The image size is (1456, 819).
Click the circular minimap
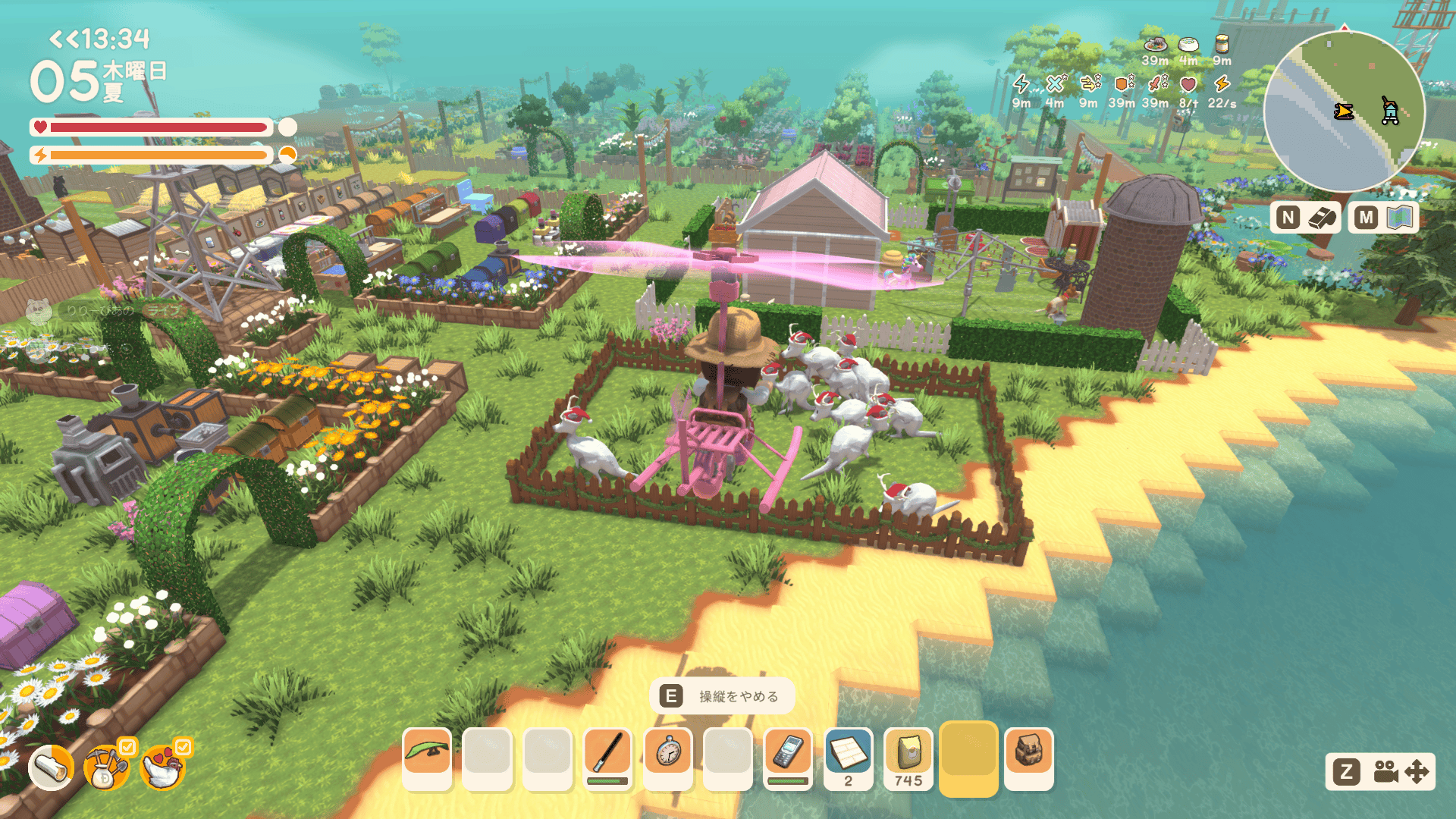coord(1344,111)
